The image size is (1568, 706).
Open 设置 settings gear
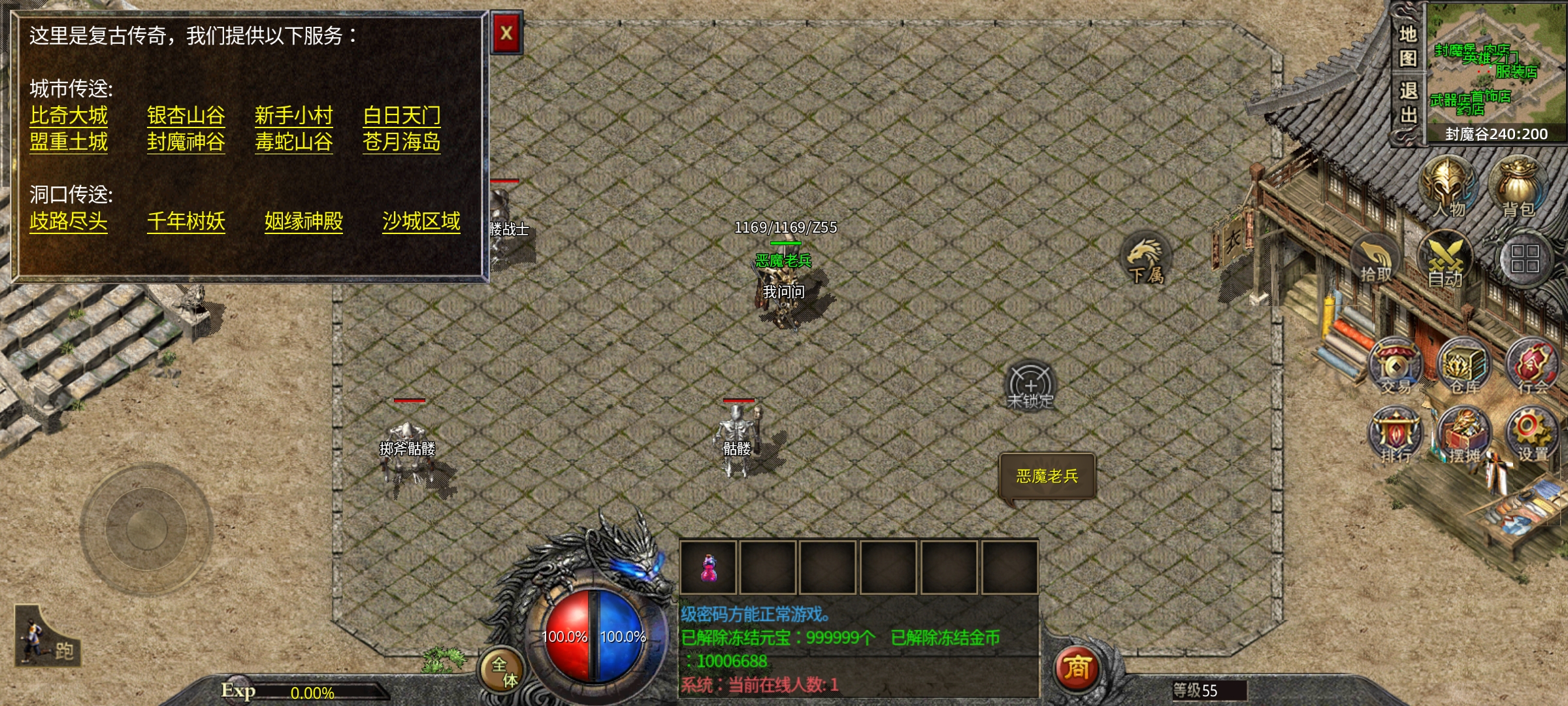(x=1532, y=435)
